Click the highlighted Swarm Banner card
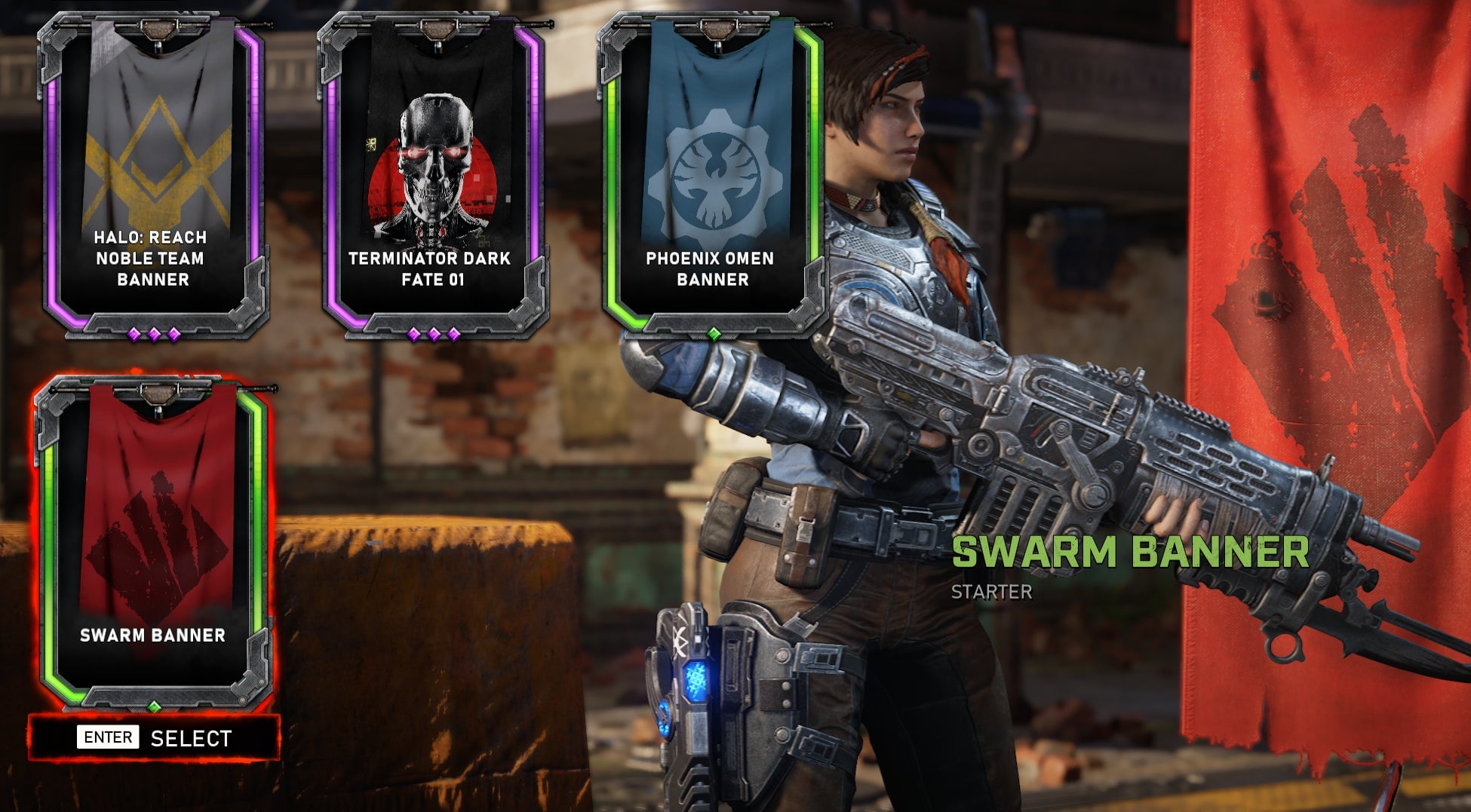The width and height of the screenshot is (1471, 812). (153, 539)
